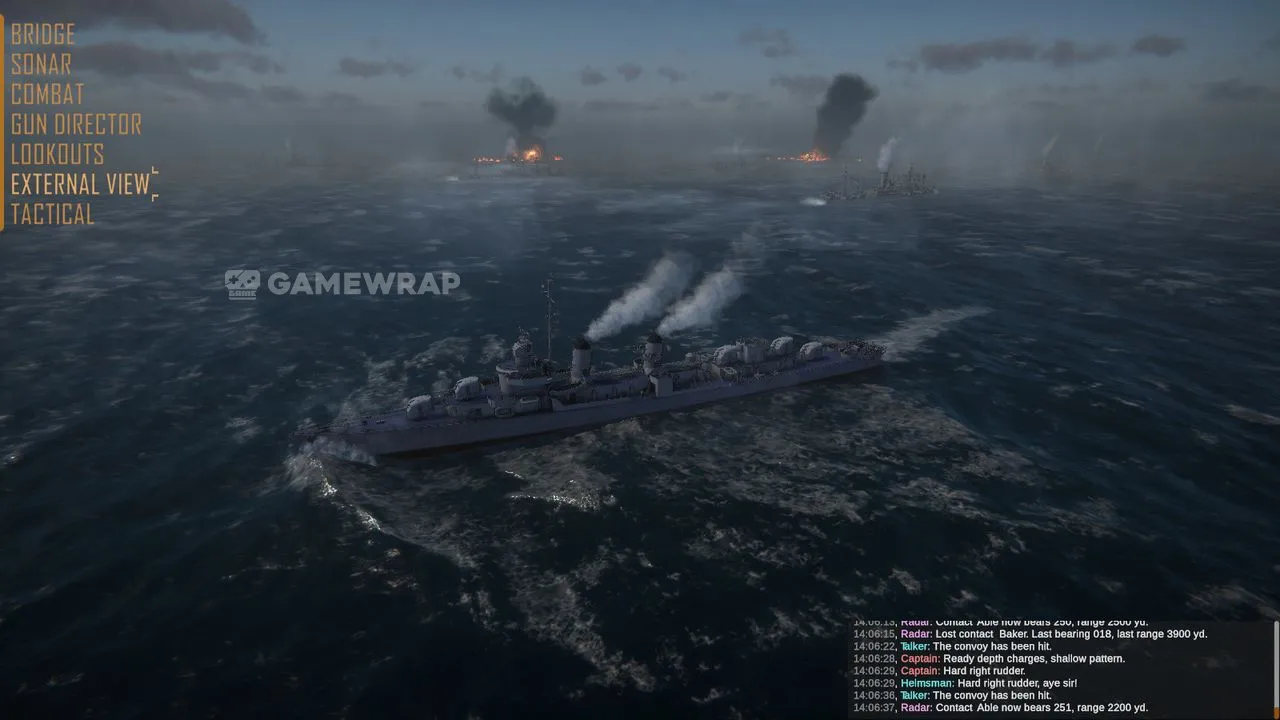Open the Tactical view
Image resolution: width=1280 pixels, height=720 pixels.
tap(52, 214)
